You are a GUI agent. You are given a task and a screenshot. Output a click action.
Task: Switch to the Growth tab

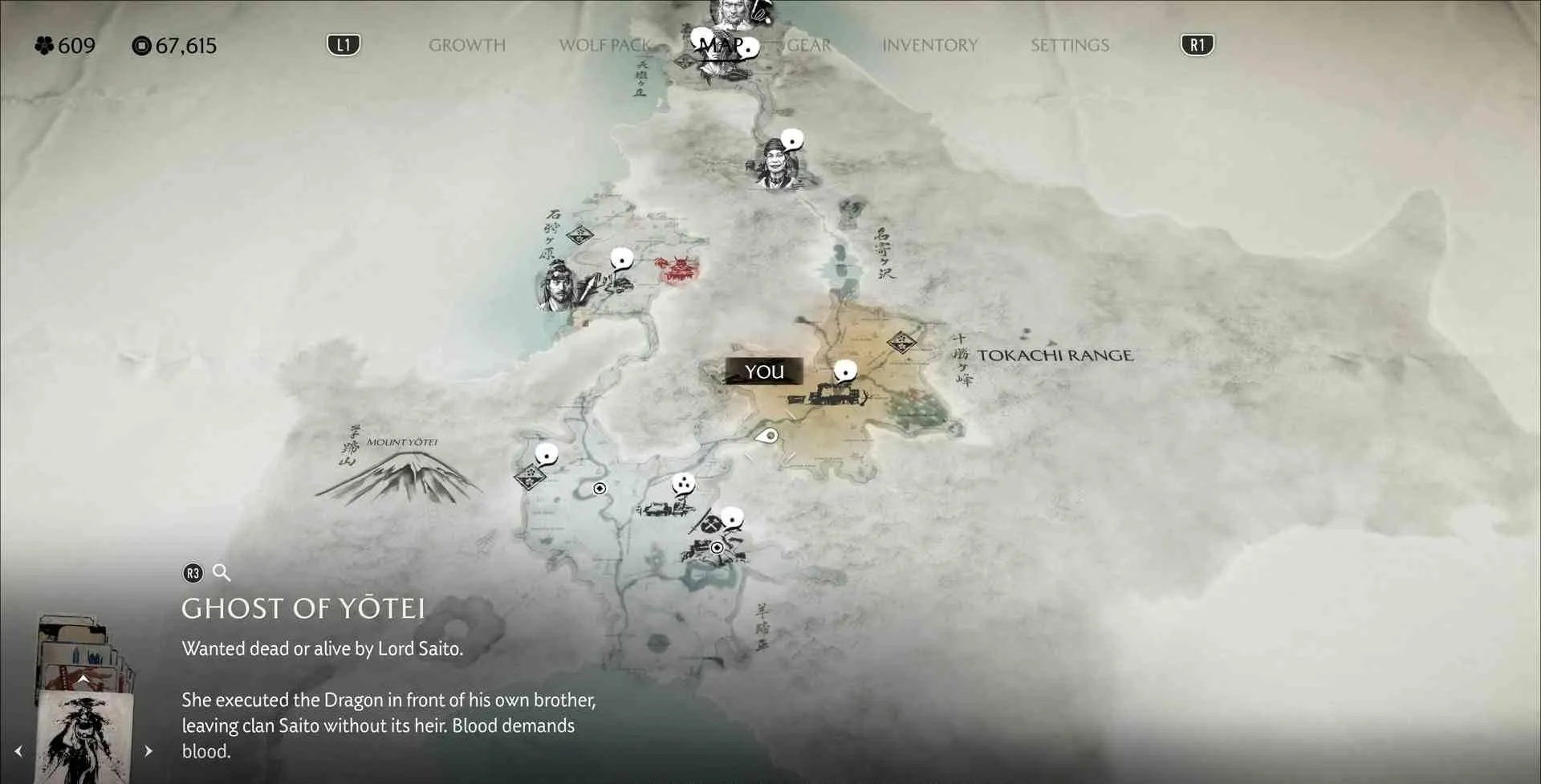point(466,45)
